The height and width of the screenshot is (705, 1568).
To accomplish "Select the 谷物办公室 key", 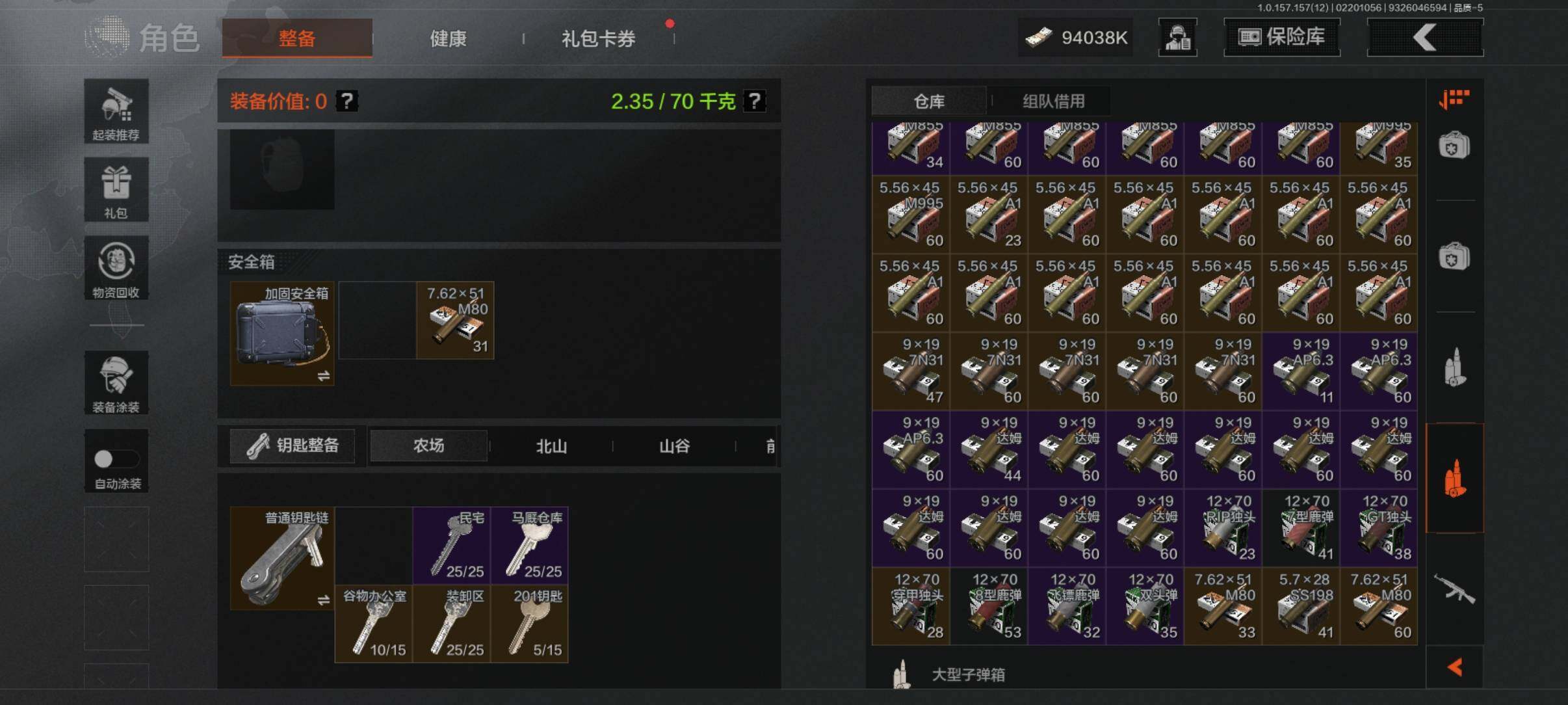I will (374, 624).
